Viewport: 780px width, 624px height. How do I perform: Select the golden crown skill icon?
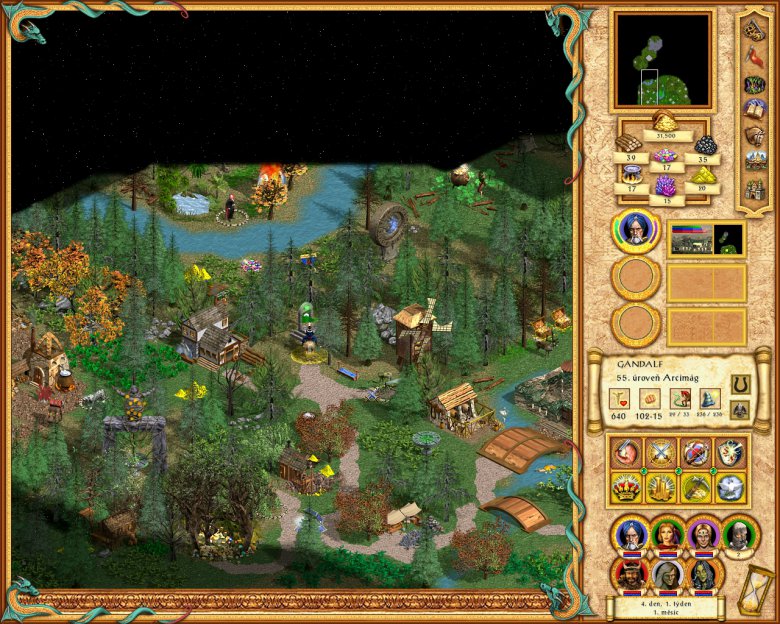(627, 487)
